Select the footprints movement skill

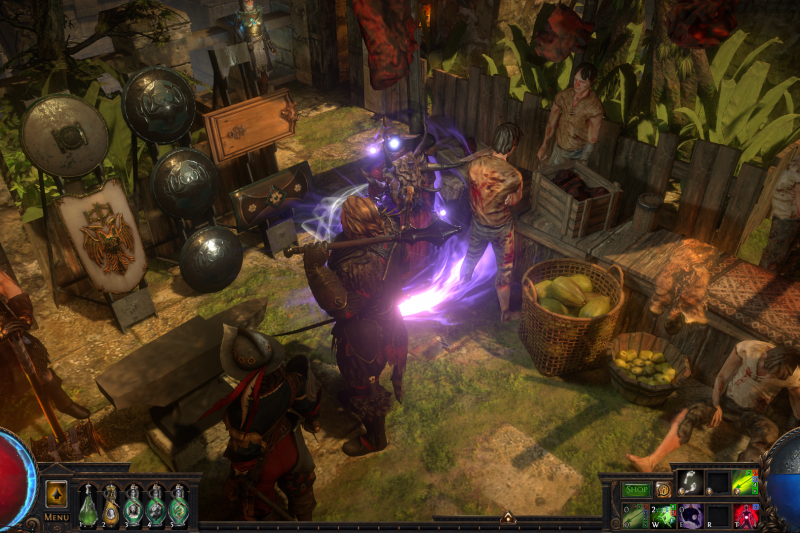click(690, 484)
